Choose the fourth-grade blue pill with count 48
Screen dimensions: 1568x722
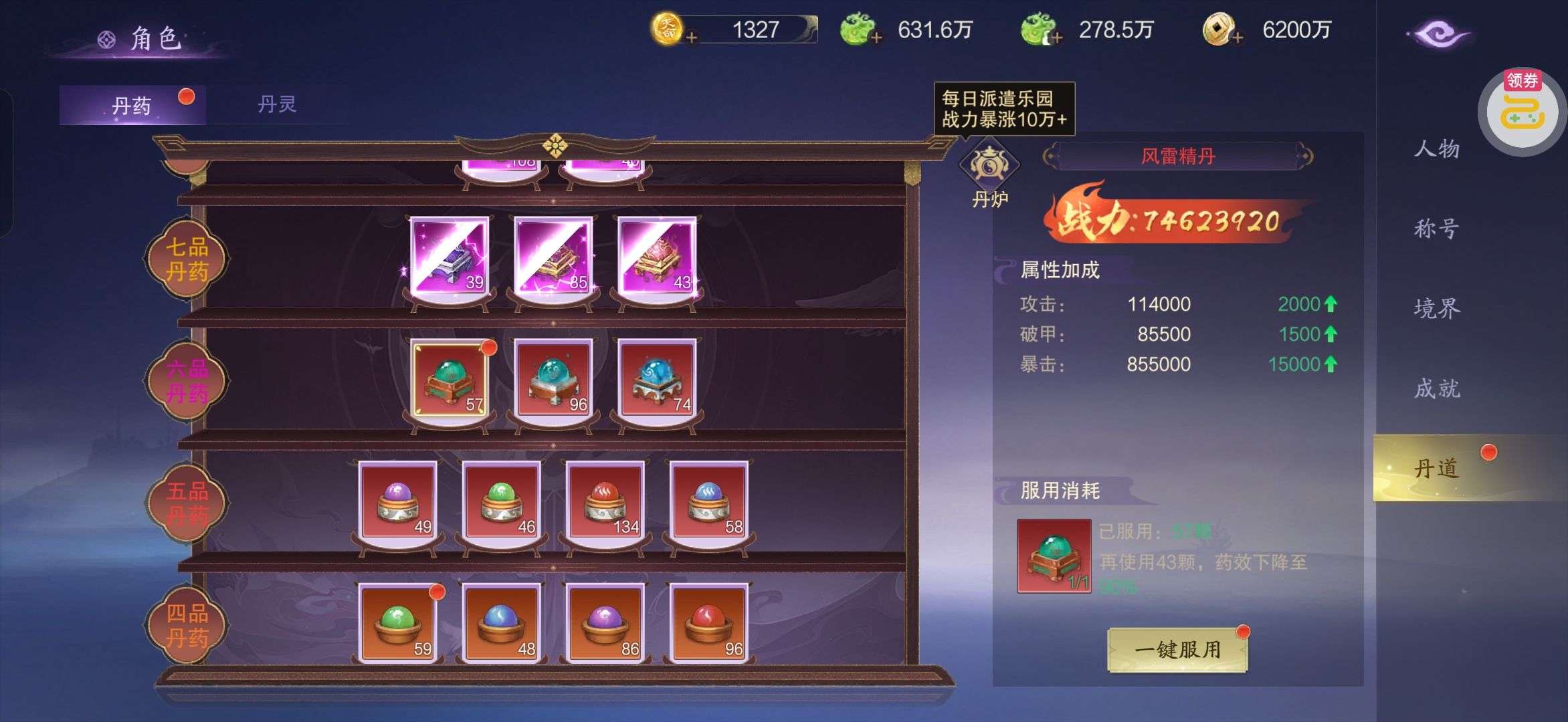coord(502,623)
